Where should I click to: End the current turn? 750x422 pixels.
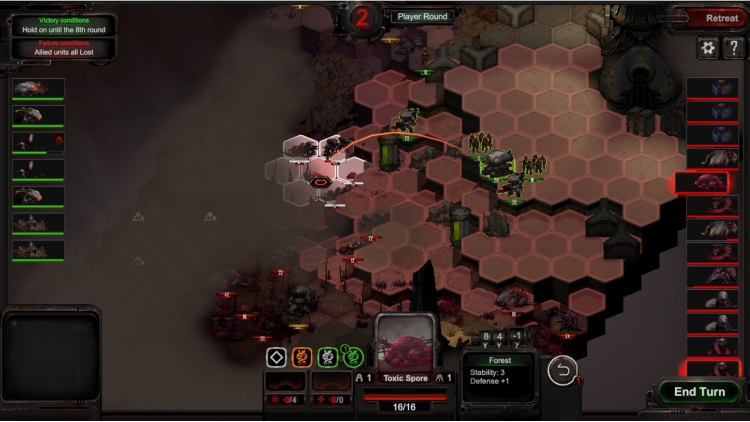pyautogui.click(x=699, y=392)
